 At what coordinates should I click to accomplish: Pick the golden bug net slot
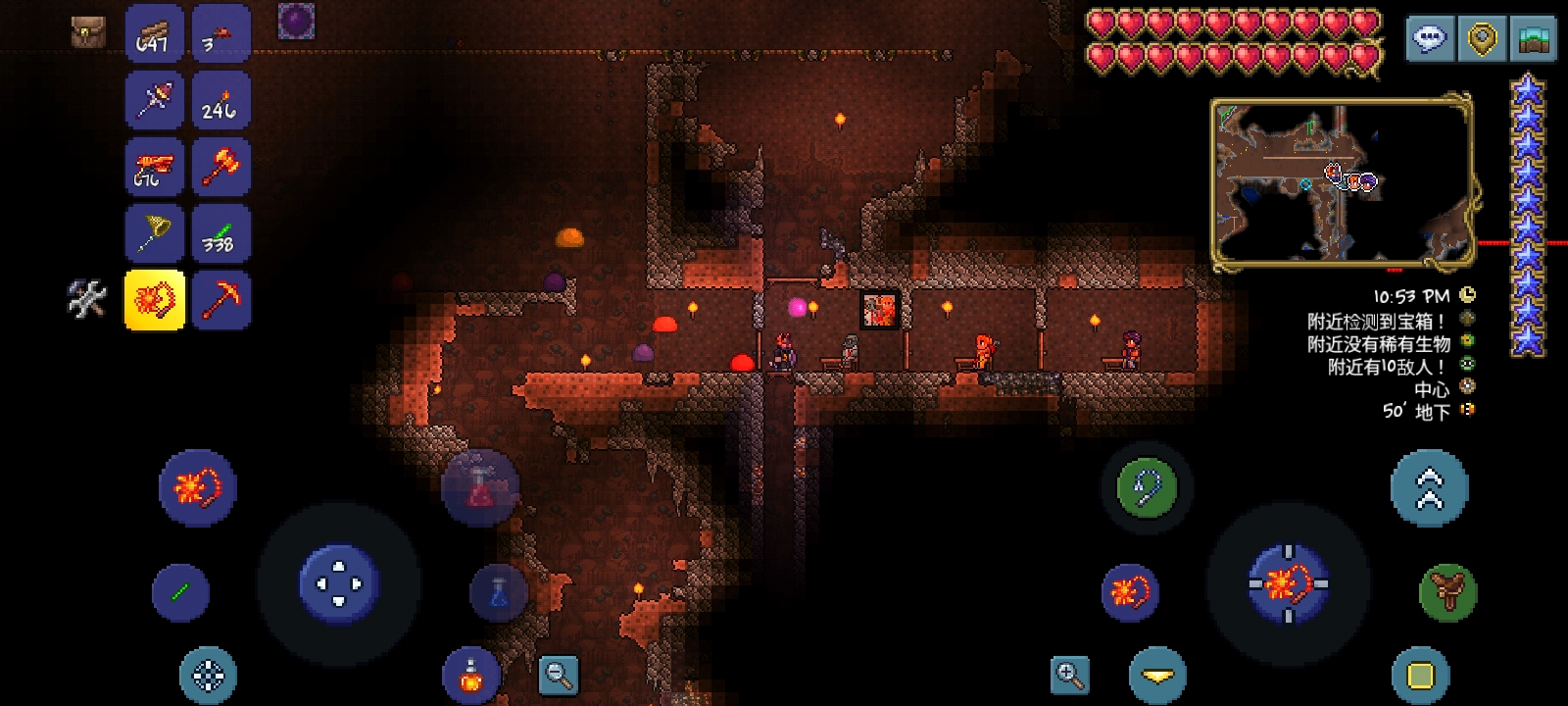click(x=154, y=234)
